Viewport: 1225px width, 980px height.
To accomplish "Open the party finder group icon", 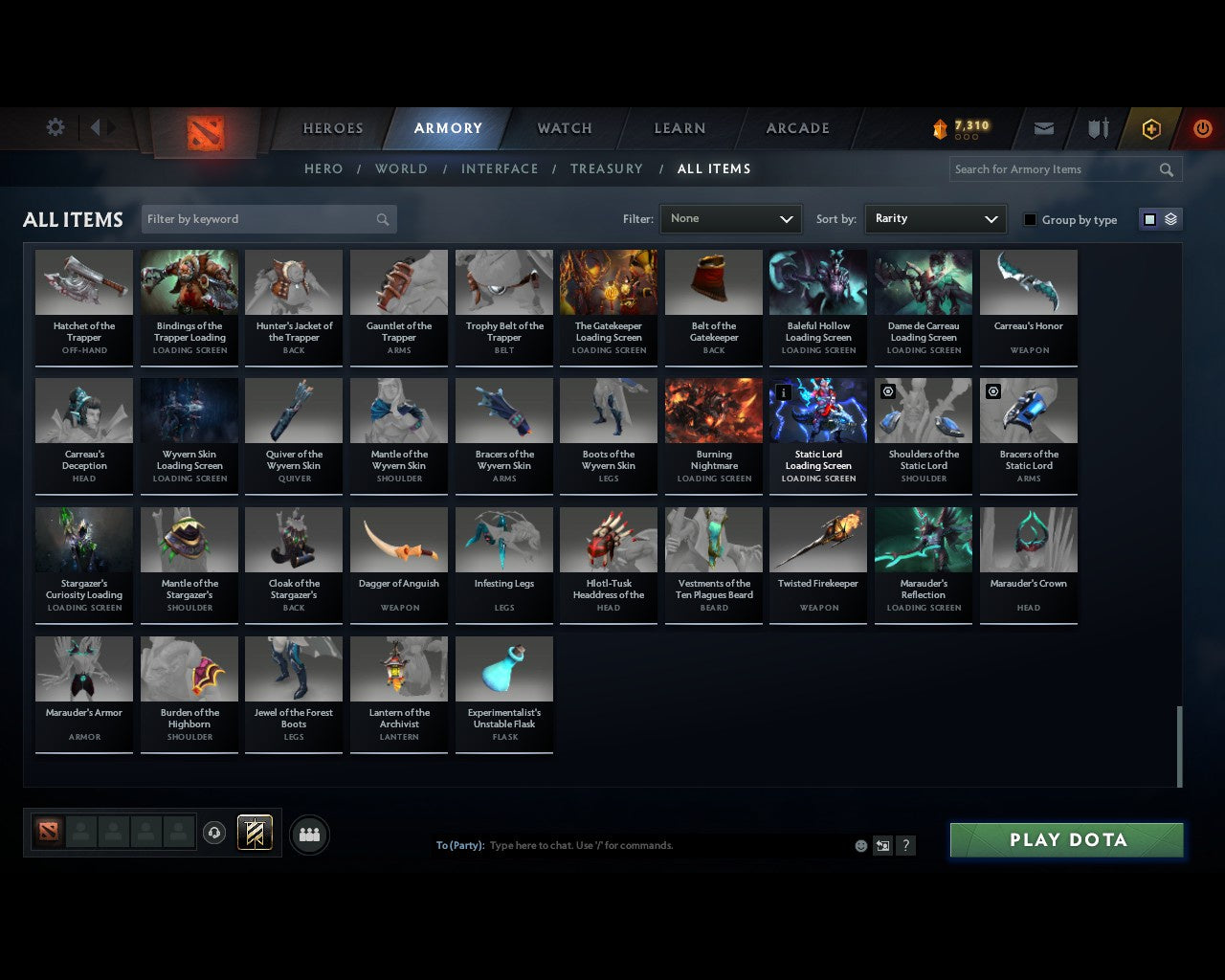I will (x=308, y=835).
